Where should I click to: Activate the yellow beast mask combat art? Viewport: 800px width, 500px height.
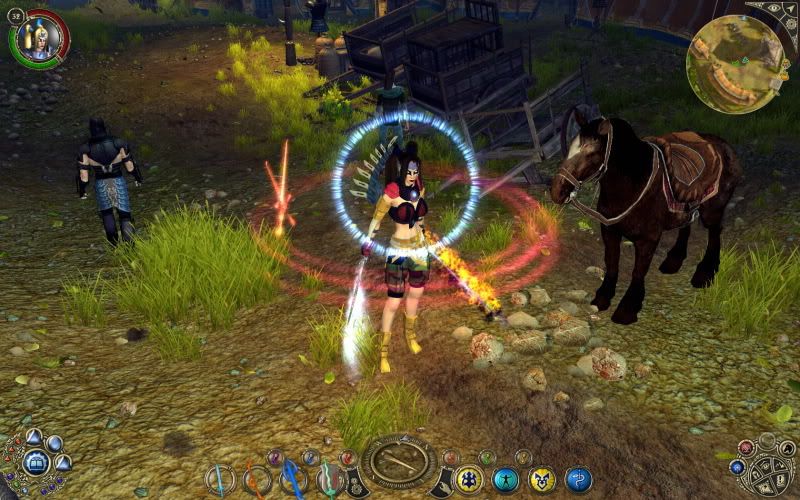(x=542, y=480)
